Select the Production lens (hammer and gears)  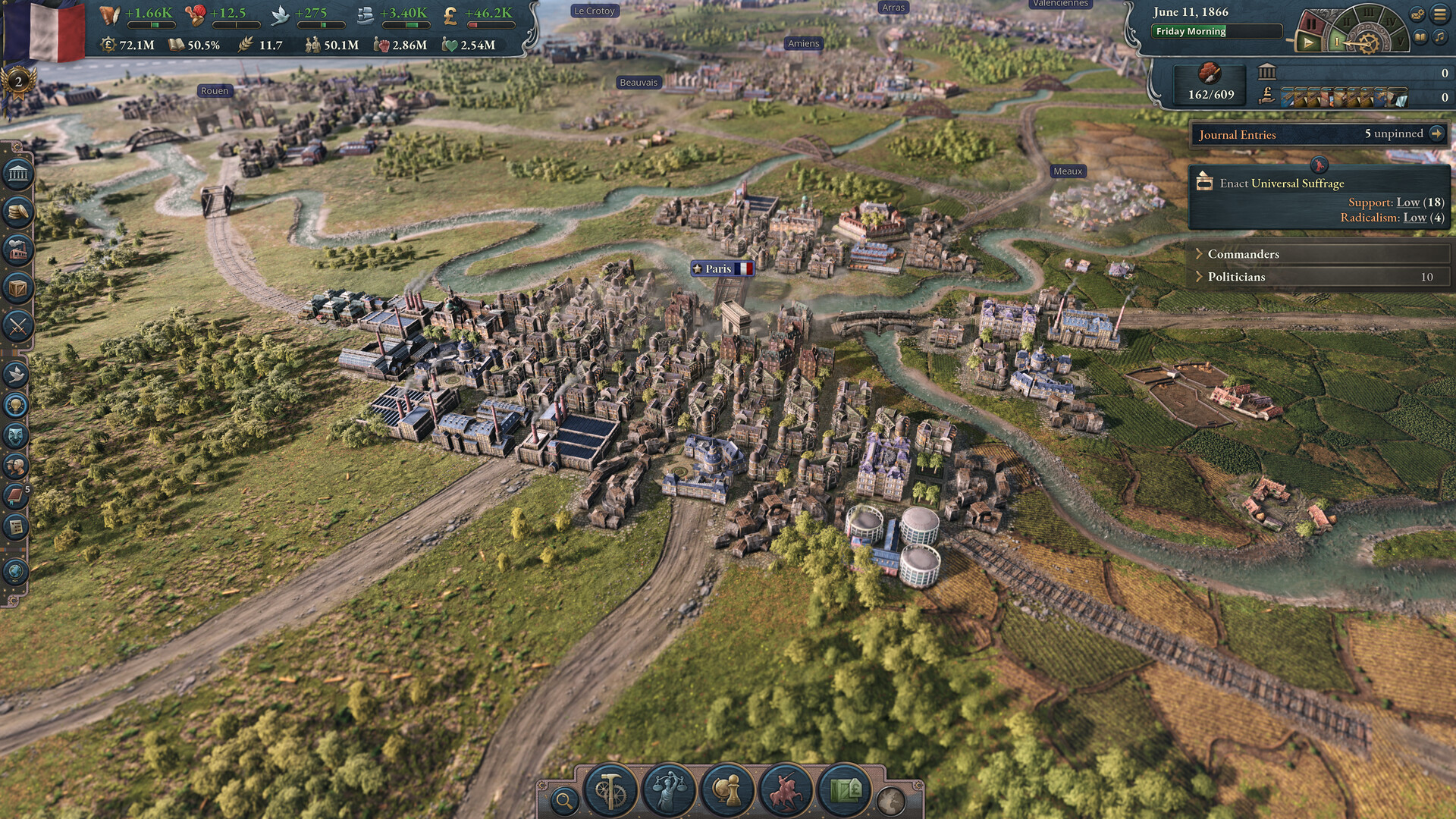click(610, 790)
